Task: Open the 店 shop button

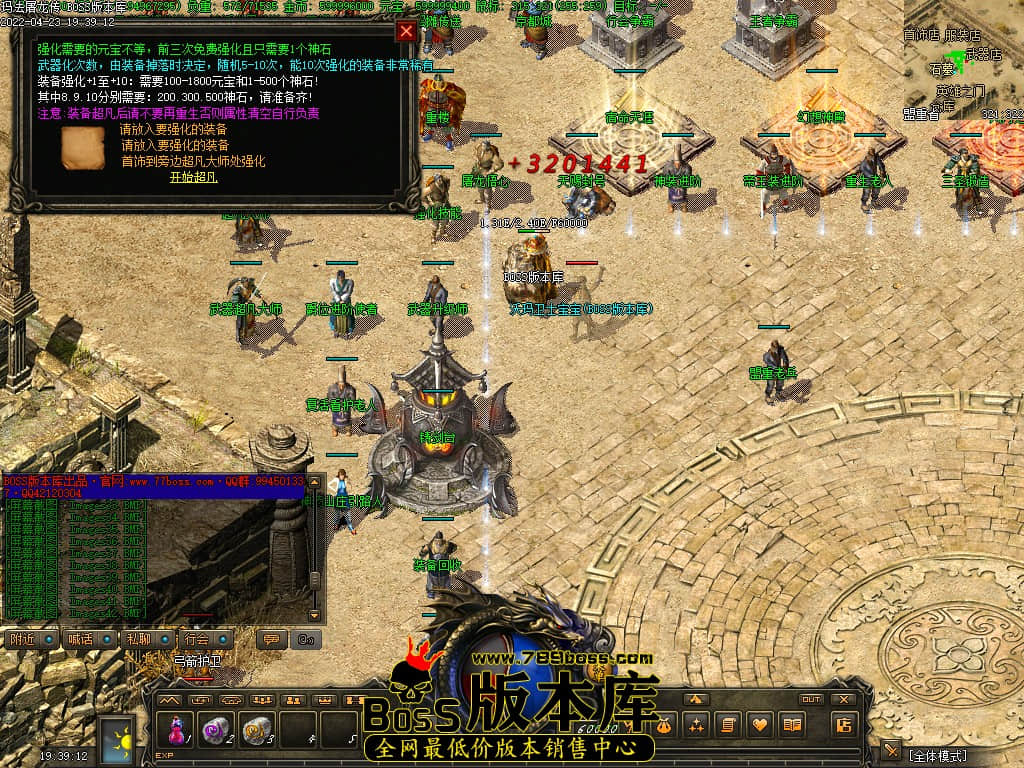Action: tap(843, 724)
